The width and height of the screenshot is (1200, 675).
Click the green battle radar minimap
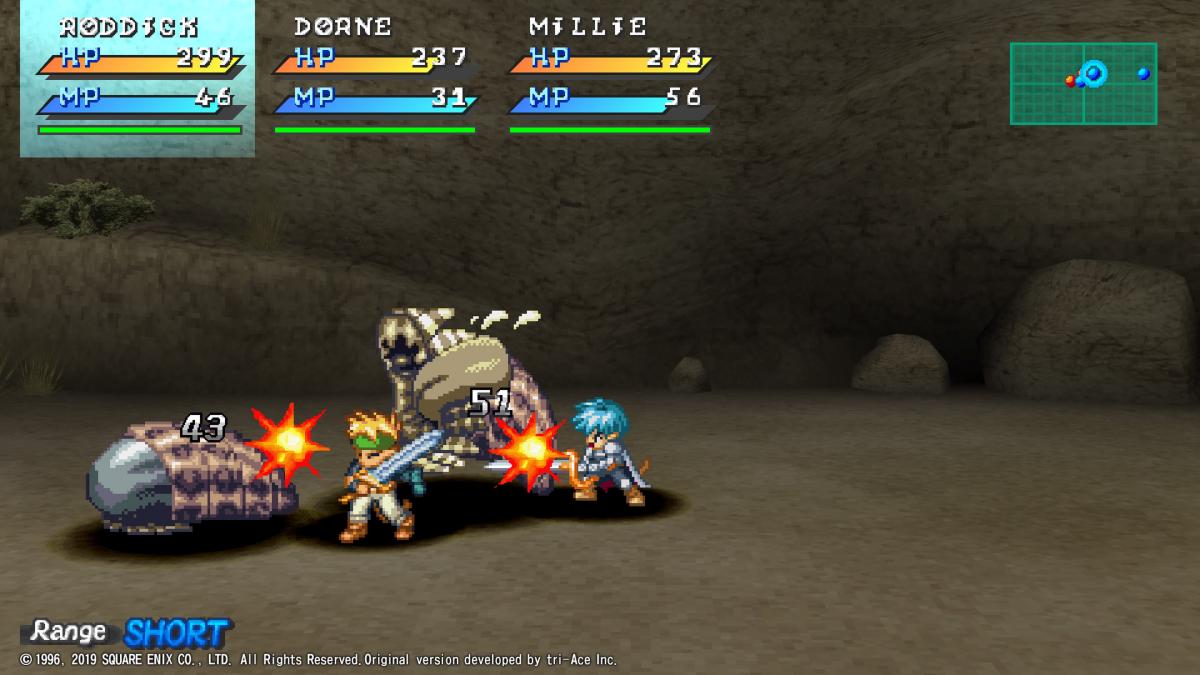pos(1083,83)
